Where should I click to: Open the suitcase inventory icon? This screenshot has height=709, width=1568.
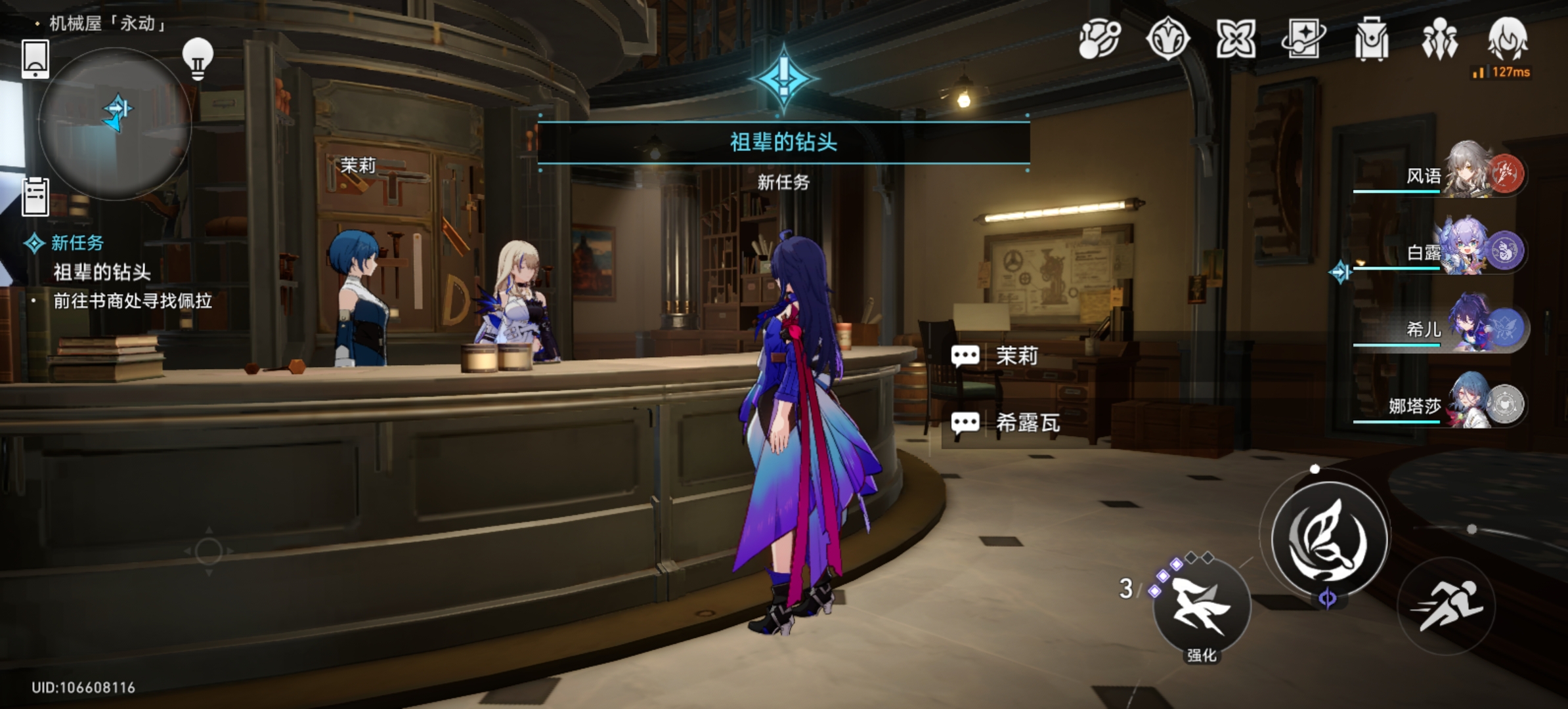[1371, 39]
